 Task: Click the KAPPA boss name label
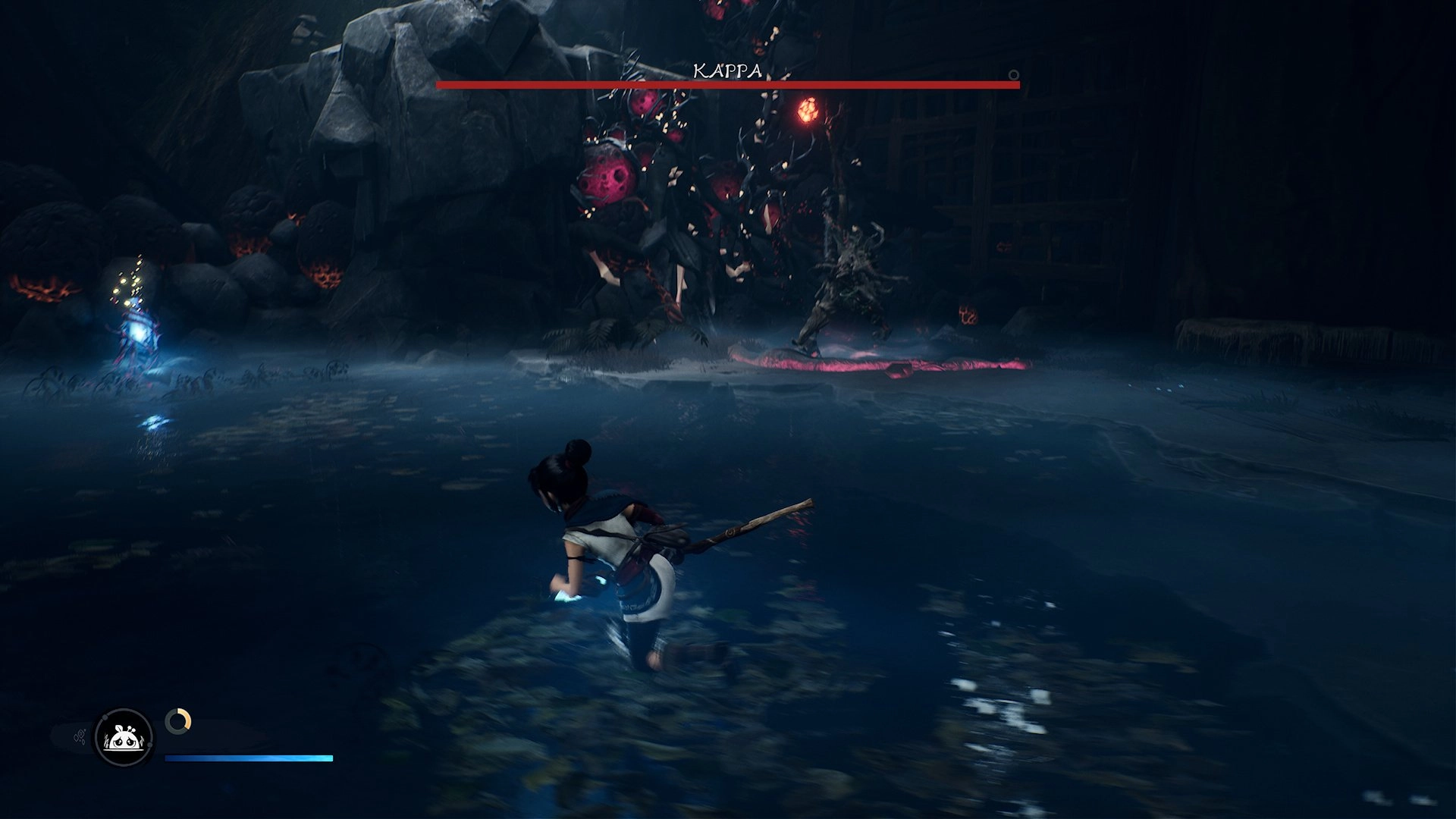(727, 71)
